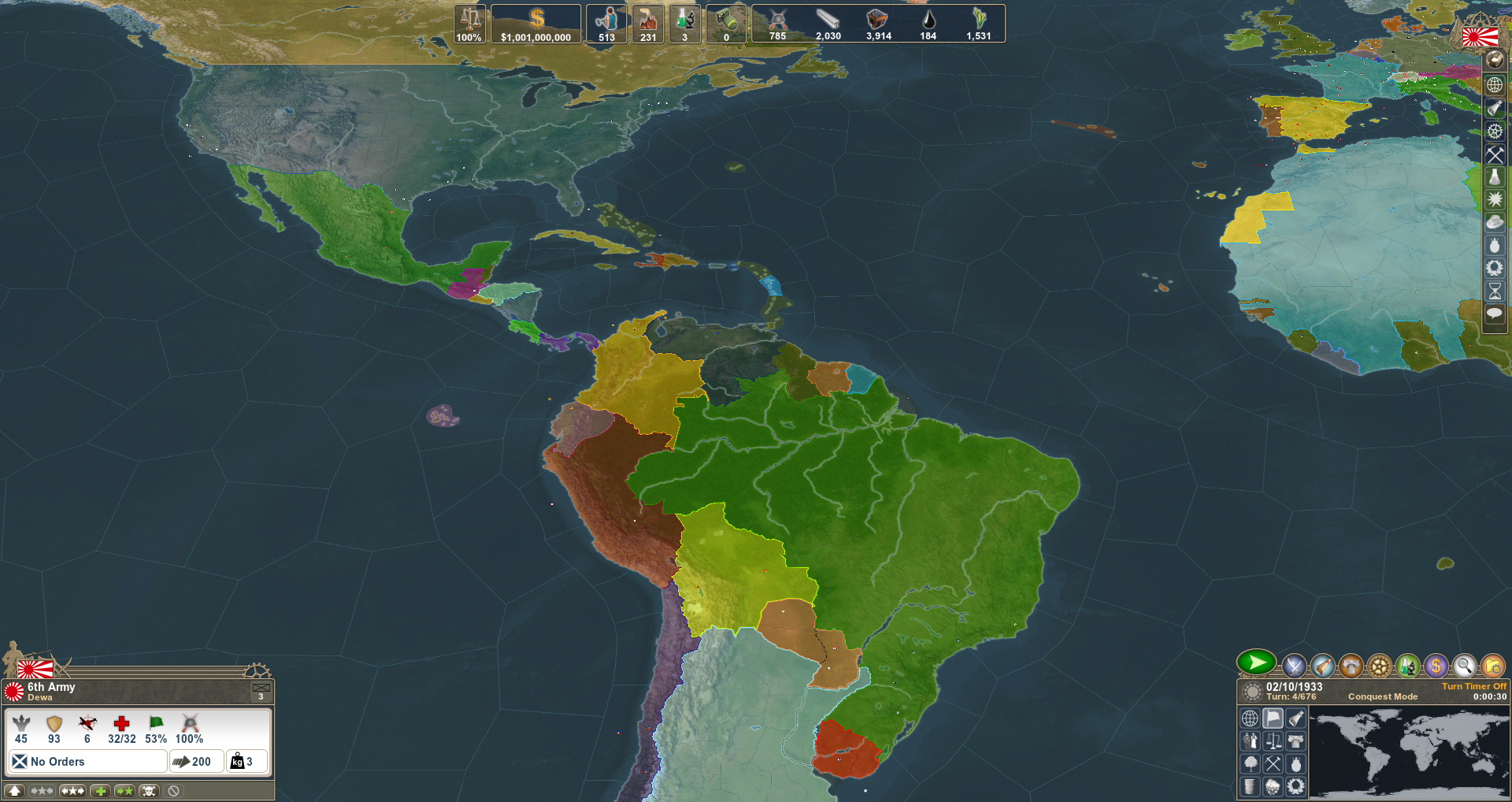This screenshot has width=1512, height=802.
Task: Disband the unit using the skull button
Action: (x=149, y=790)
